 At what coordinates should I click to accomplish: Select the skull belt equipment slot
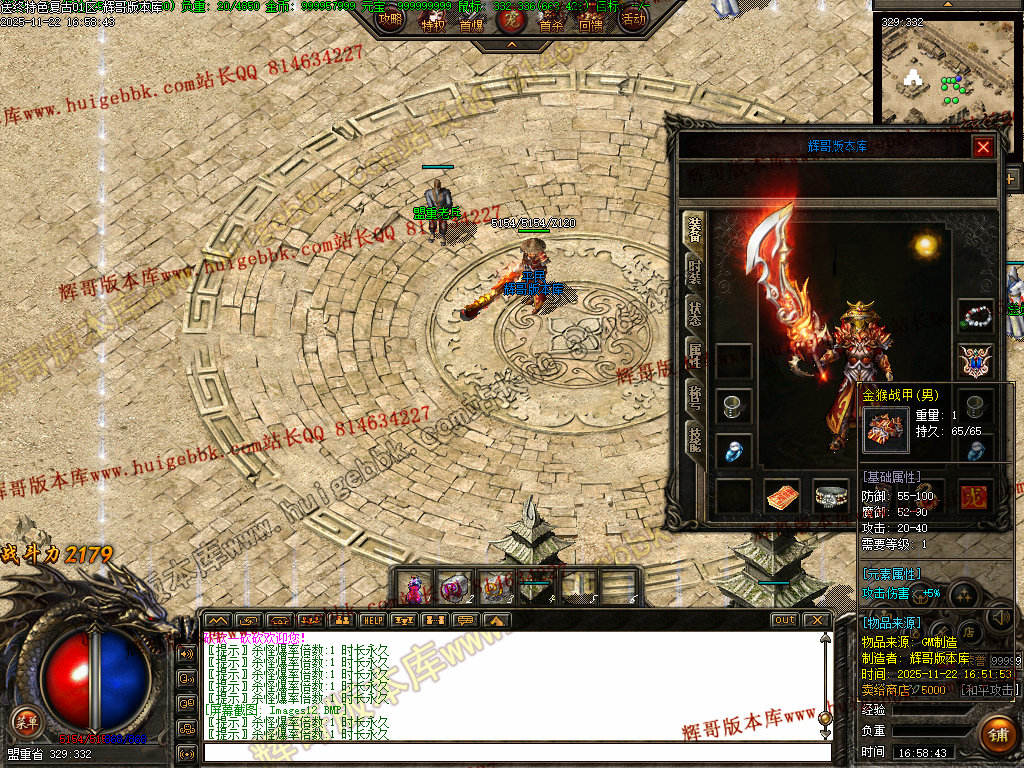tap(830, 496)
